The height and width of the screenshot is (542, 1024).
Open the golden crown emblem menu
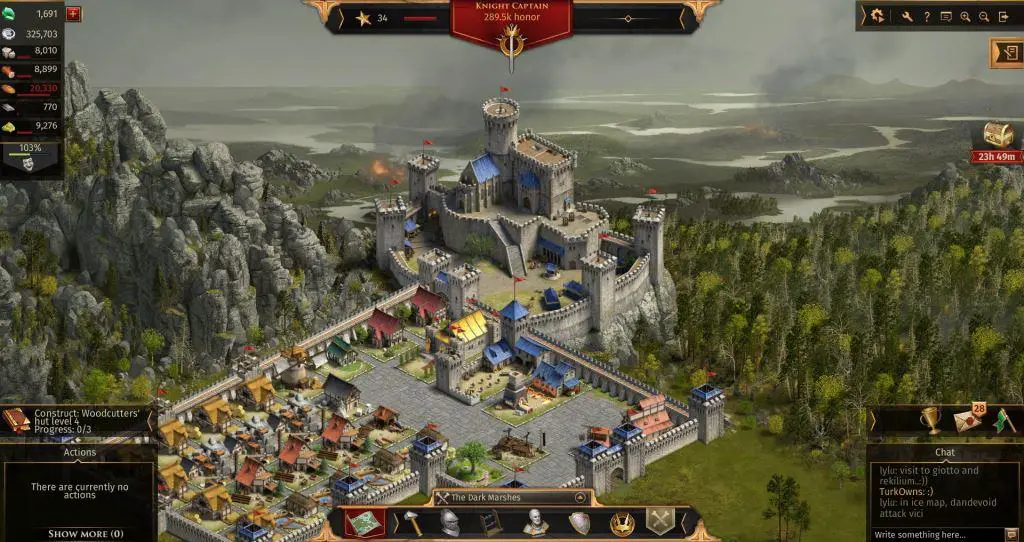tap(622, 522)
